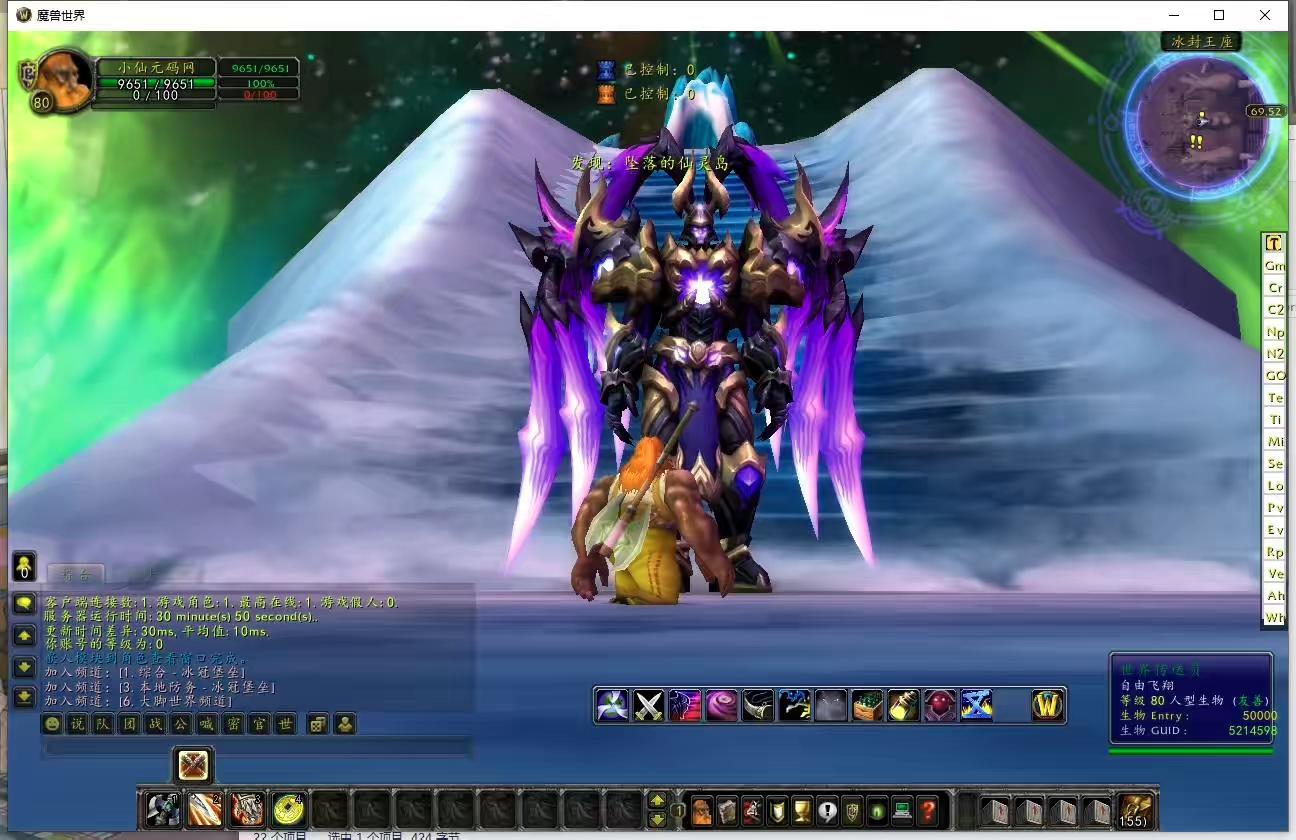Click the gold WoW logo button
The image size is (1296, 840).
pyautogui.click(x=1047, y=706)
